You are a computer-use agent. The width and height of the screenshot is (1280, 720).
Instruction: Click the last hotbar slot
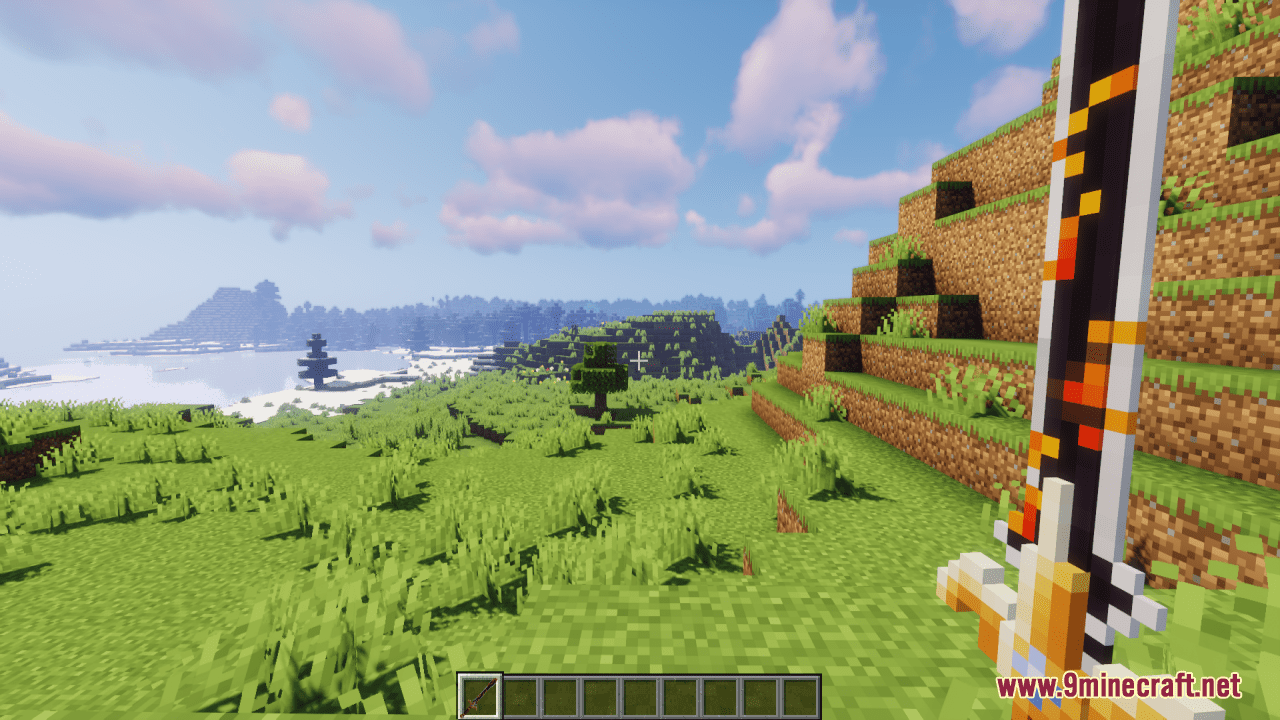tap(798, 695)
